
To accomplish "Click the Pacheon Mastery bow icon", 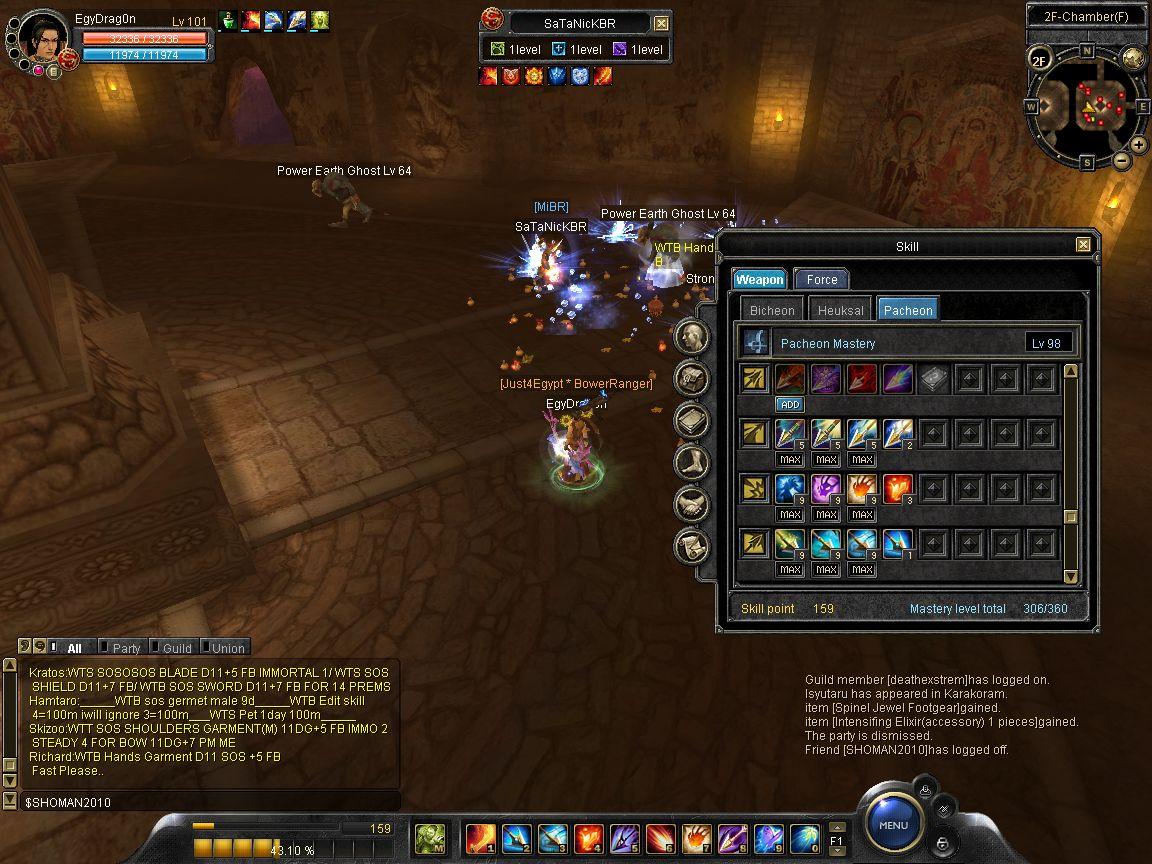I will [757, 343].
